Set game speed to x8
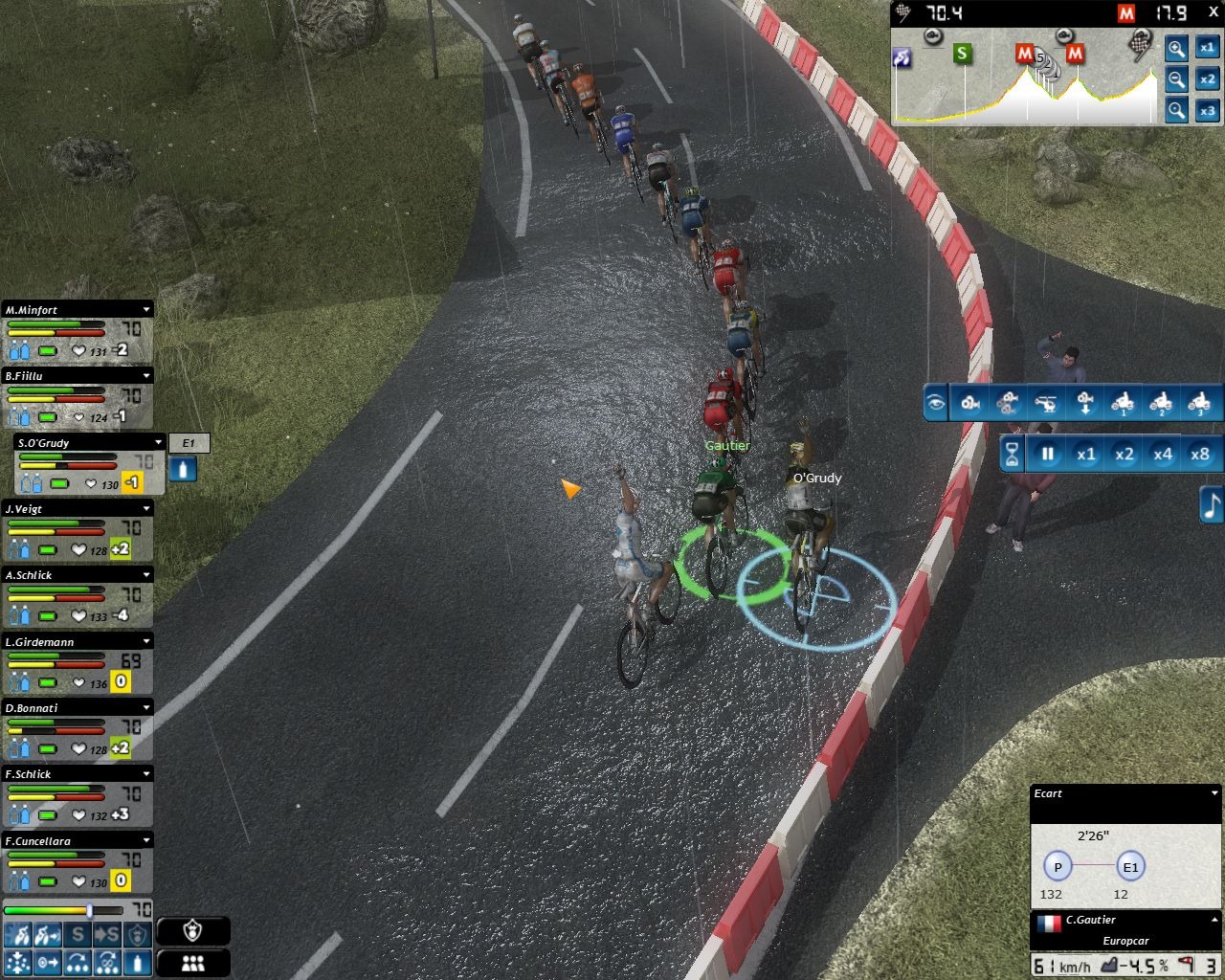Screen dimensions: 1225x980 tap(1200, 455)
